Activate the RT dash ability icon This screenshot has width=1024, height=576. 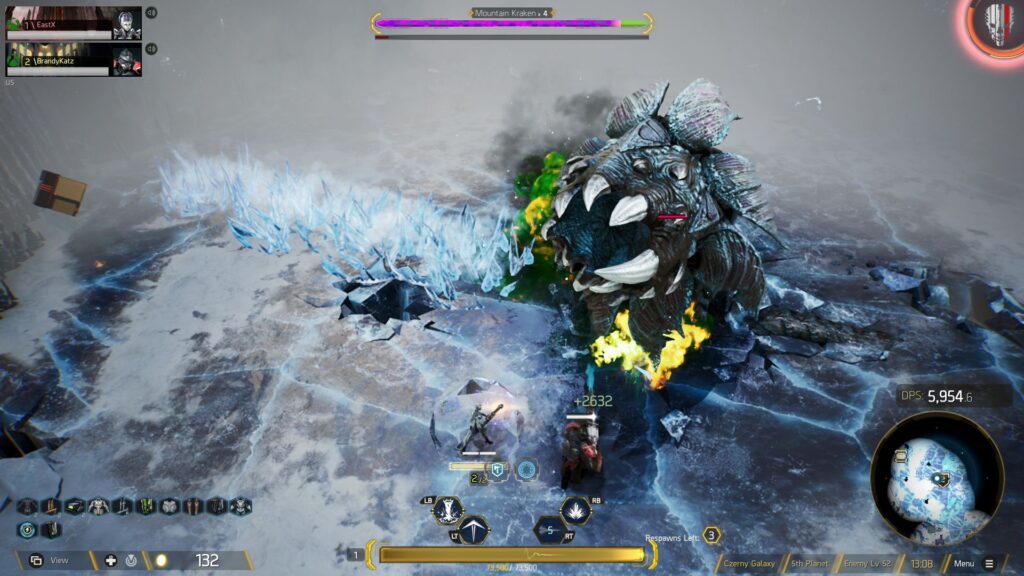(549, 530)
